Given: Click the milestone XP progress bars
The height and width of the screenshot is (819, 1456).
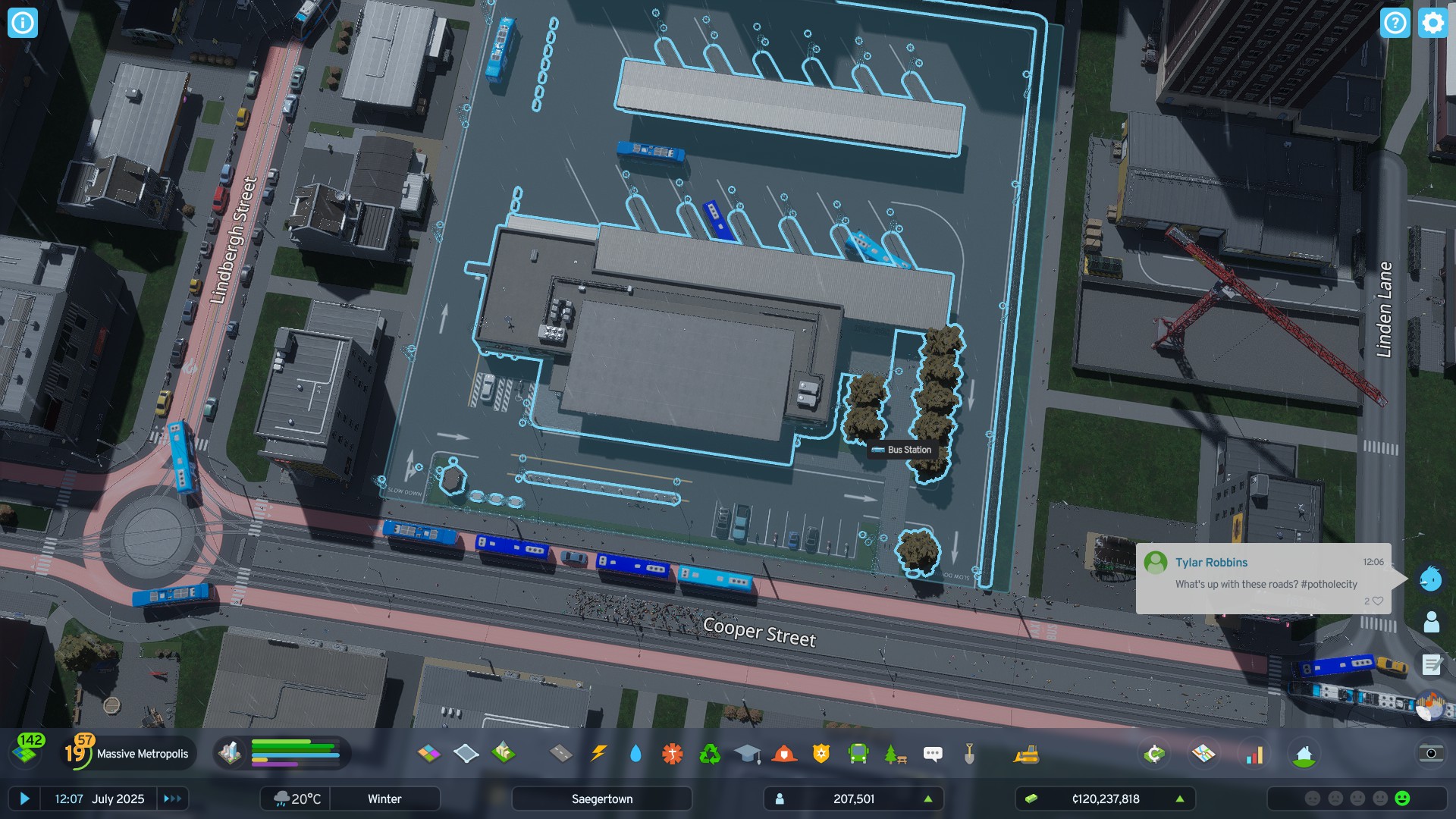Looking at the screenshot, I should pos(296,753).
